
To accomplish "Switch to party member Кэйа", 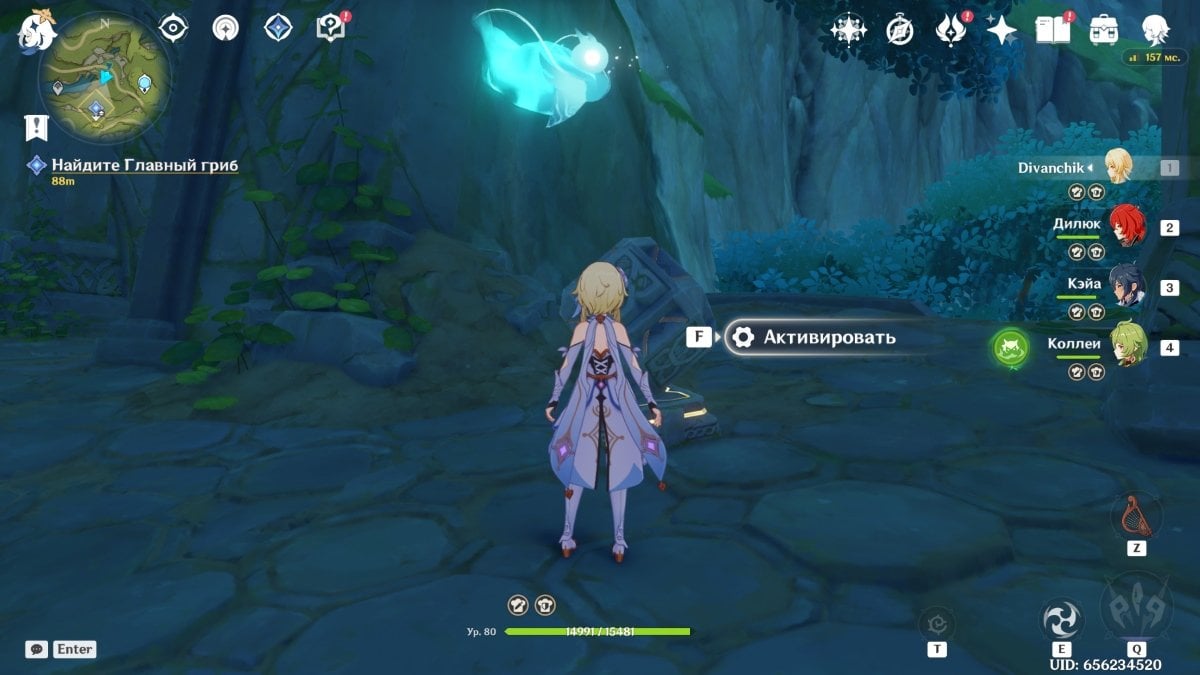I will click(x=1126, y=287).
